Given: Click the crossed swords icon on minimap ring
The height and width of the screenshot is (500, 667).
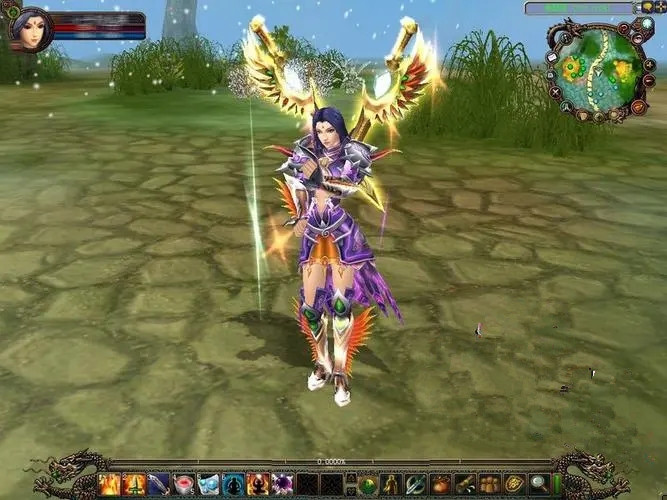Looking at the screenshot, I should [x=556, y=93].
